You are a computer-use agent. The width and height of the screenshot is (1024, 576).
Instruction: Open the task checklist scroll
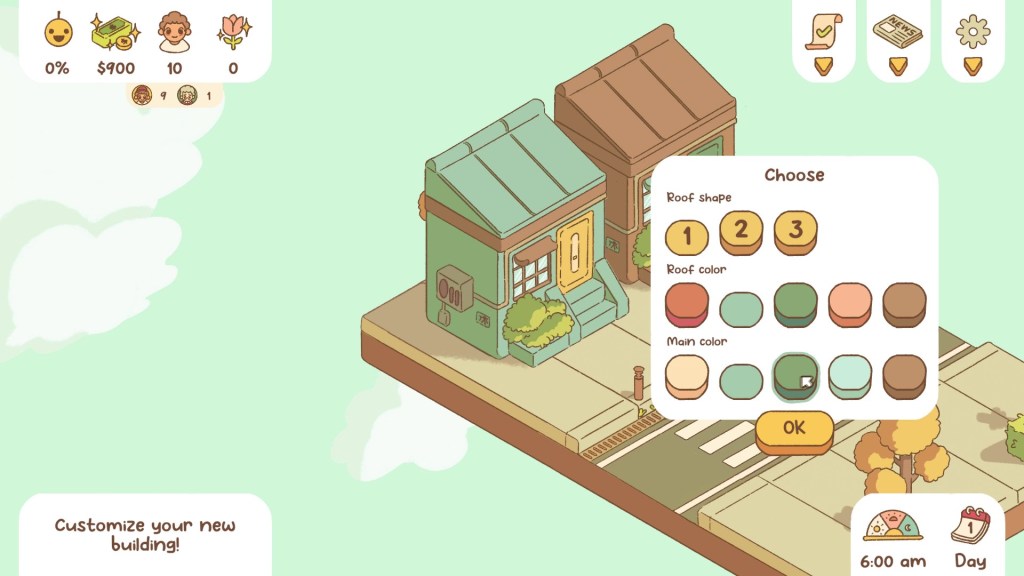coord(823,32)
